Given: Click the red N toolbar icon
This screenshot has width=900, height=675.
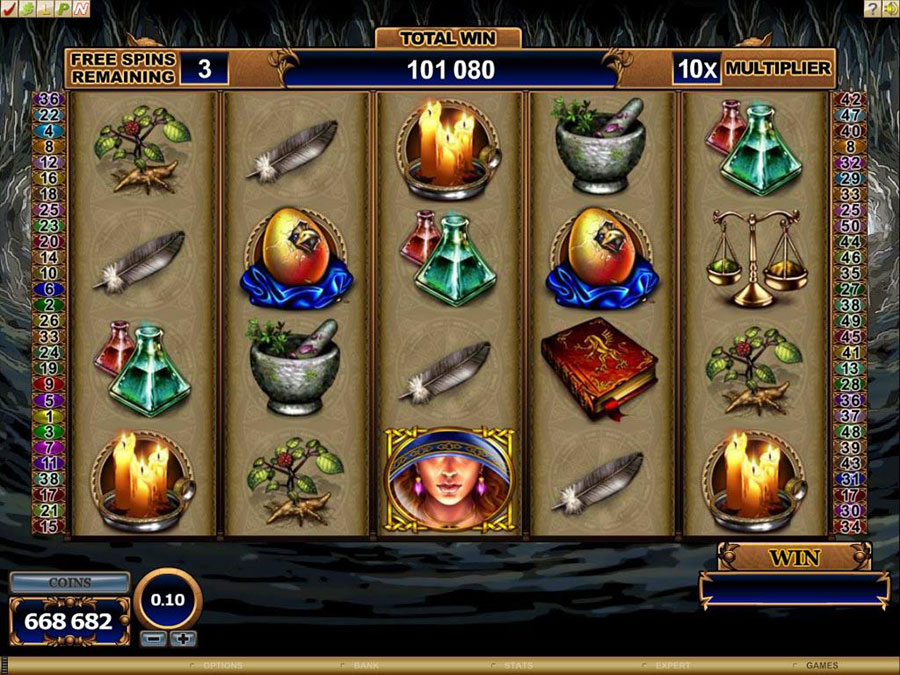Looking at the screenshot, I should [80, 8].
